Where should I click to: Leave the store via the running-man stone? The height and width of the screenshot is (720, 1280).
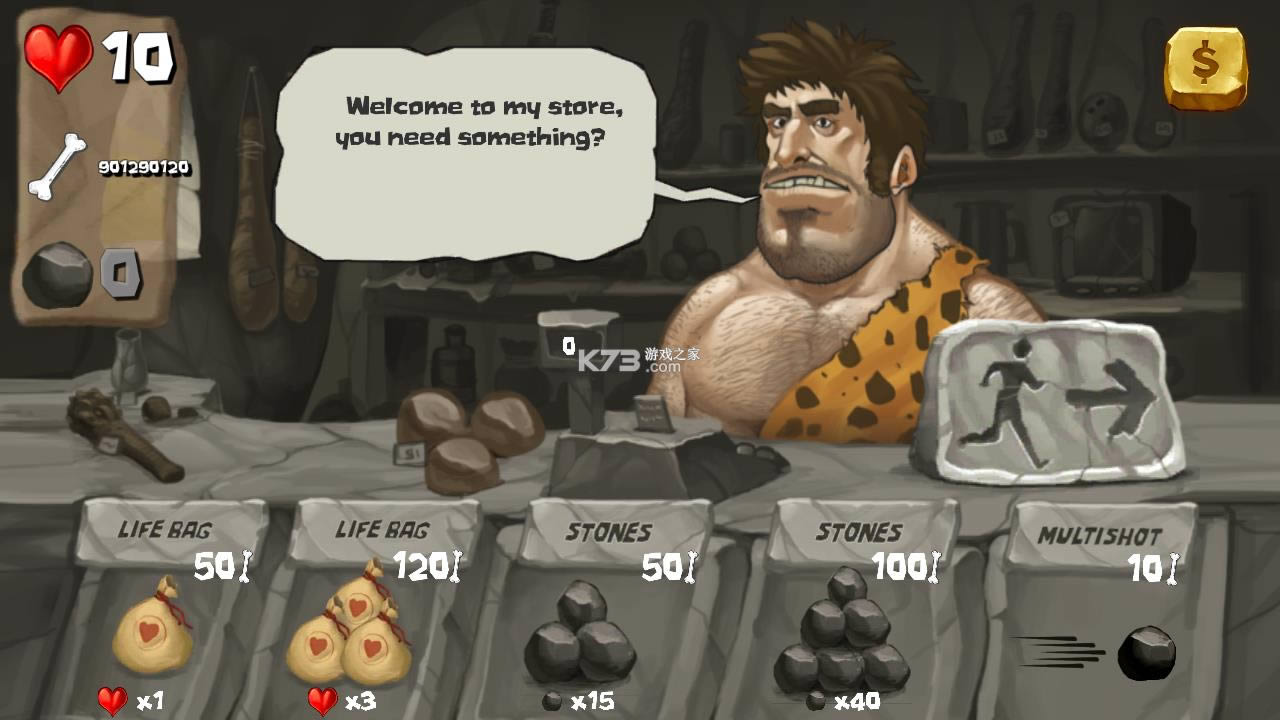click(1049, 398)
